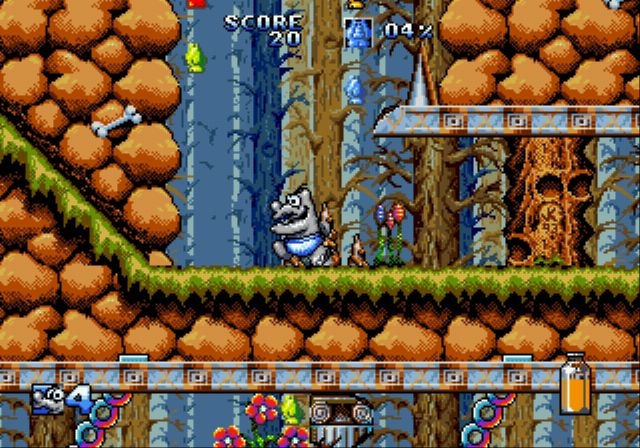The width and height of the screenshot is (640, 448).
Task: Click the character face lives icon
Action: coord(48,397)
